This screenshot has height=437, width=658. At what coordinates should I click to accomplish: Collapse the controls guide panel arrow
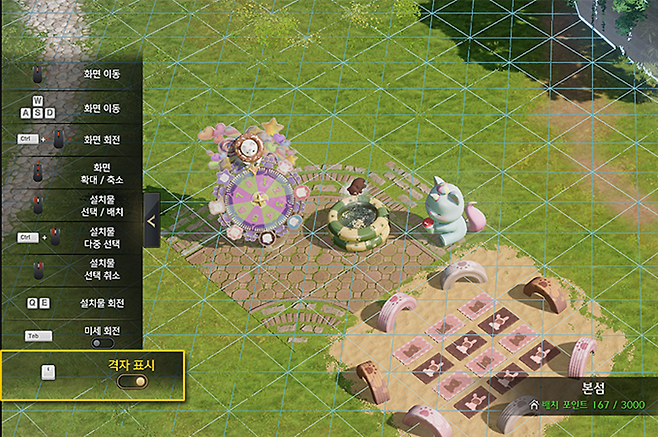(151, 221)
